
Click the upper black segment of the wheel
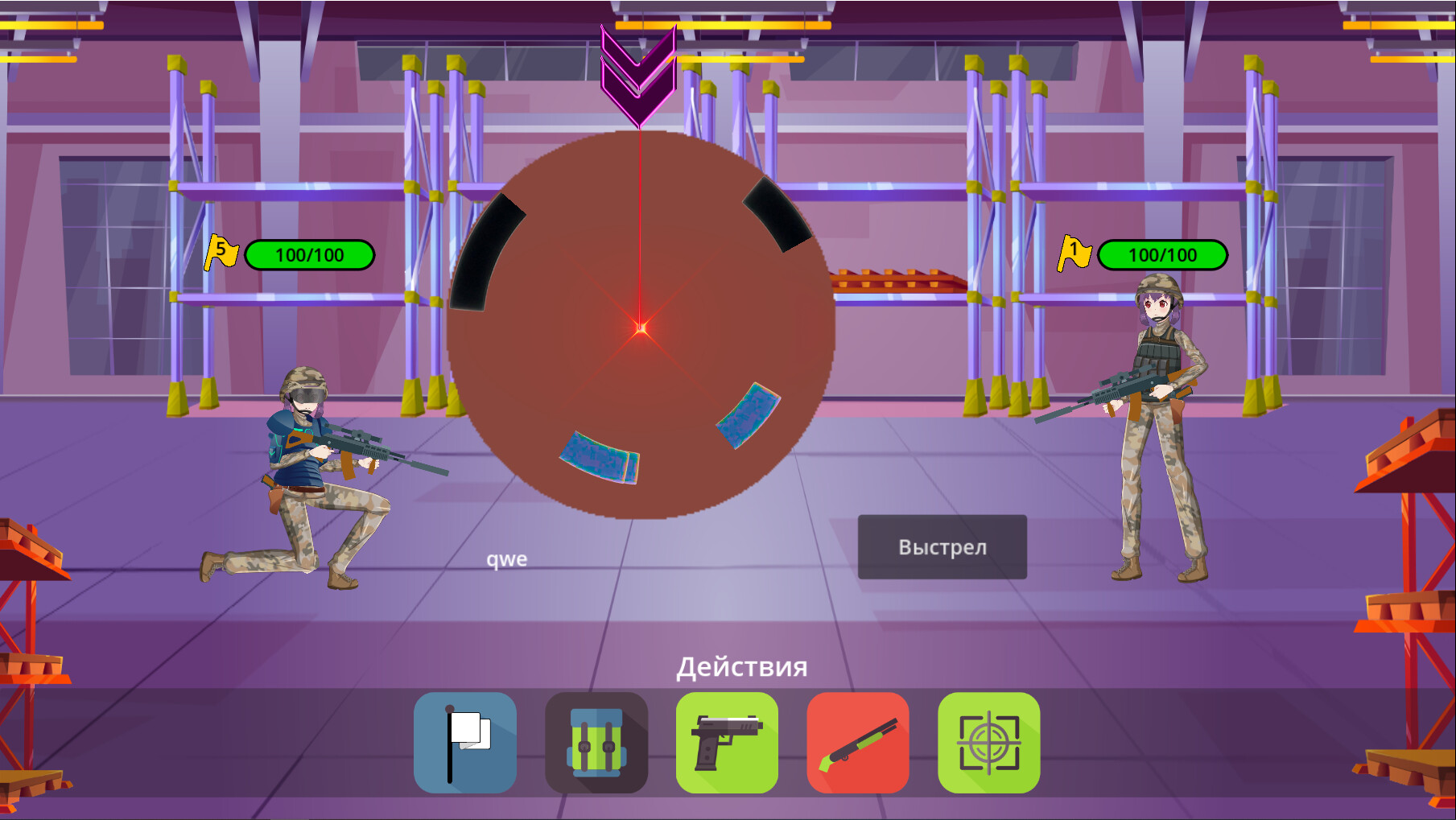[777, 216]
